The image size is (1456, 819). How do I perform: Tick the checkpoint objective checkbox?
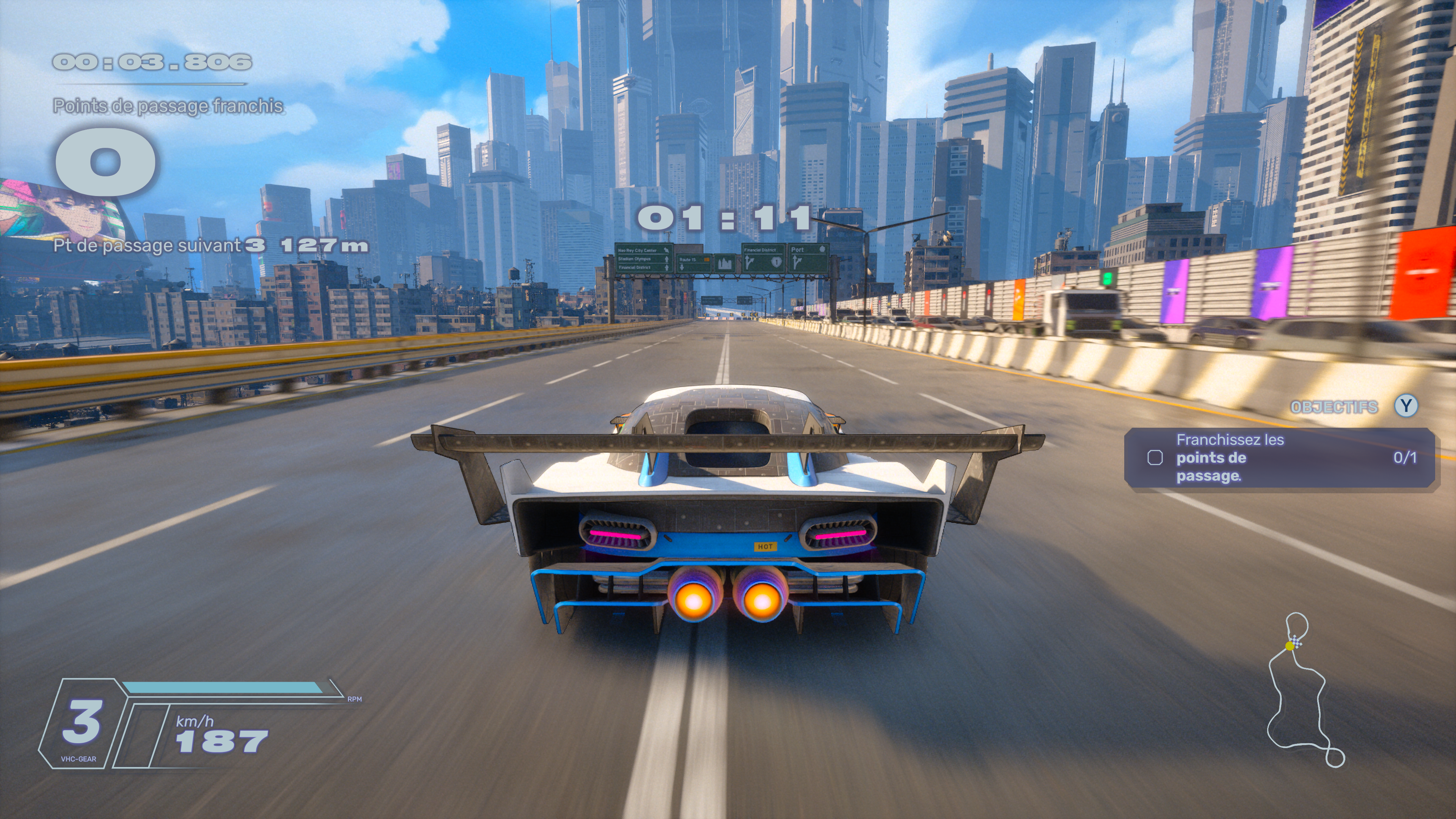pos(1155,458)
